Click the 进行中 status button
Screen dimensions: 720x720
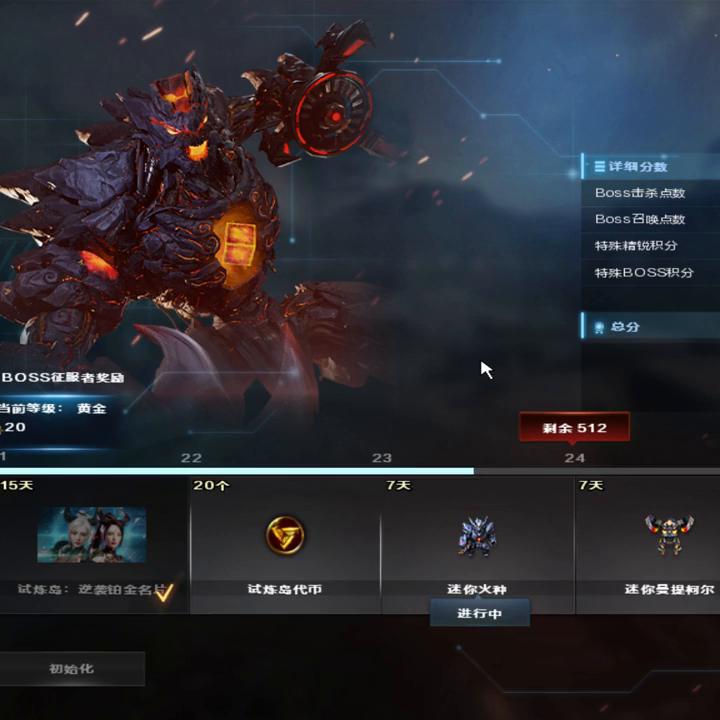[x=479, y=613]
